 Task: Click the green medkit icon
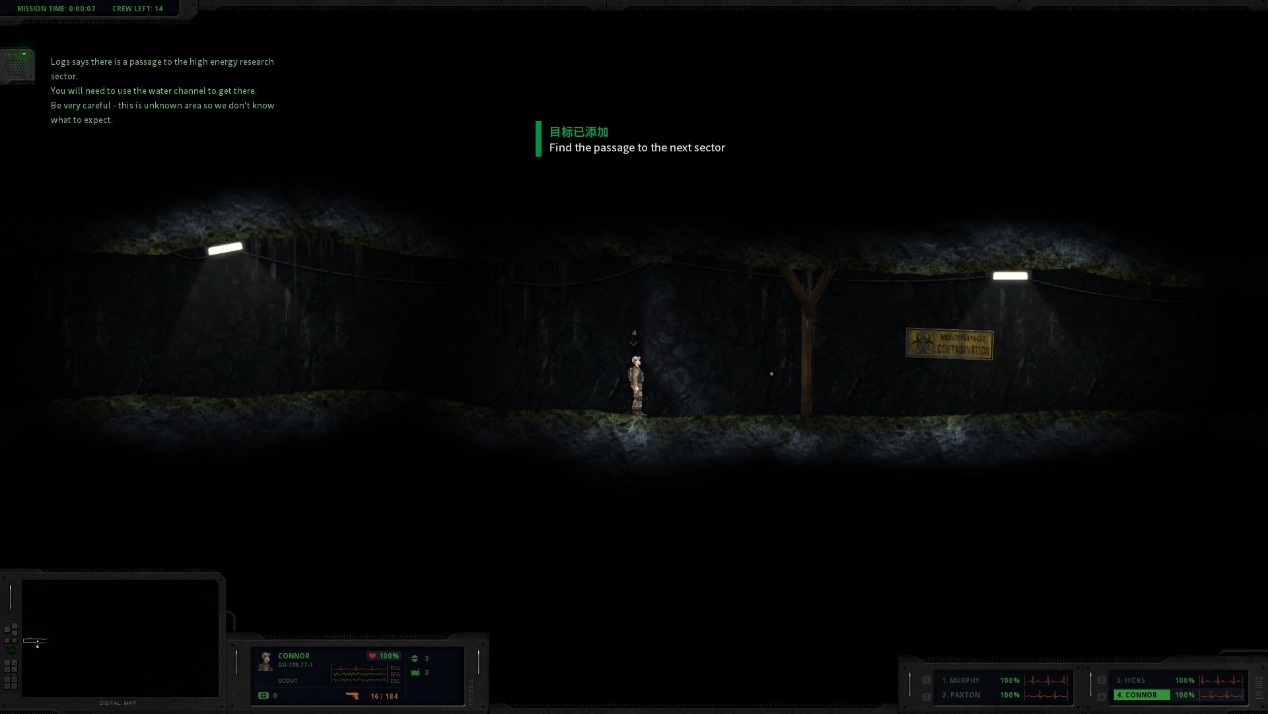click(264, 695)
